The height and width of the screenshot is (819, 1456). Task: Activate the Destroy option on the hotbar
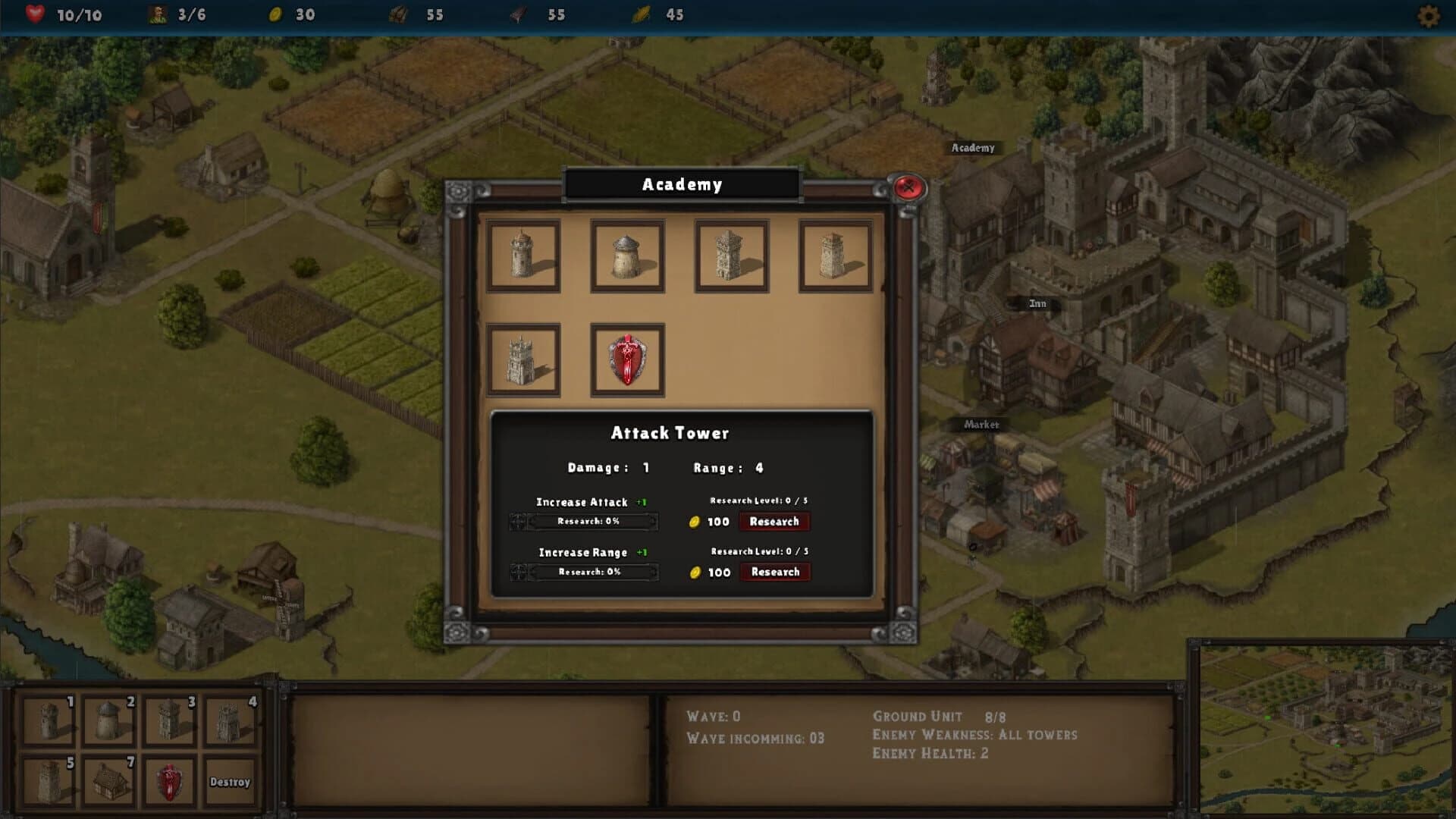[x=231, y=780]
